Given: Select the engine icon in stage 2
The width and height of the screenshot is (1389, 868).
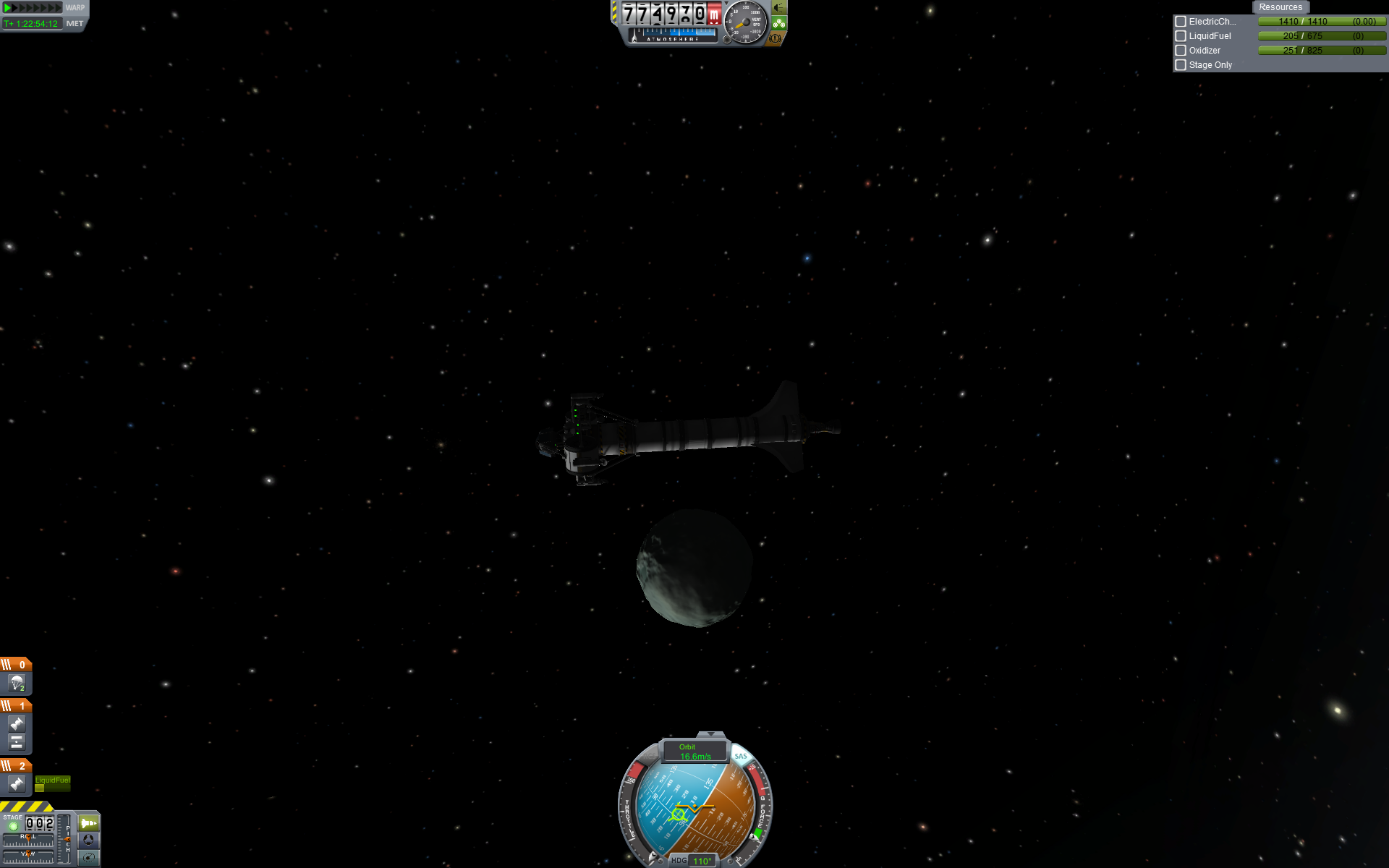Looking at the screenshot, I should click(x=17, y=783).
